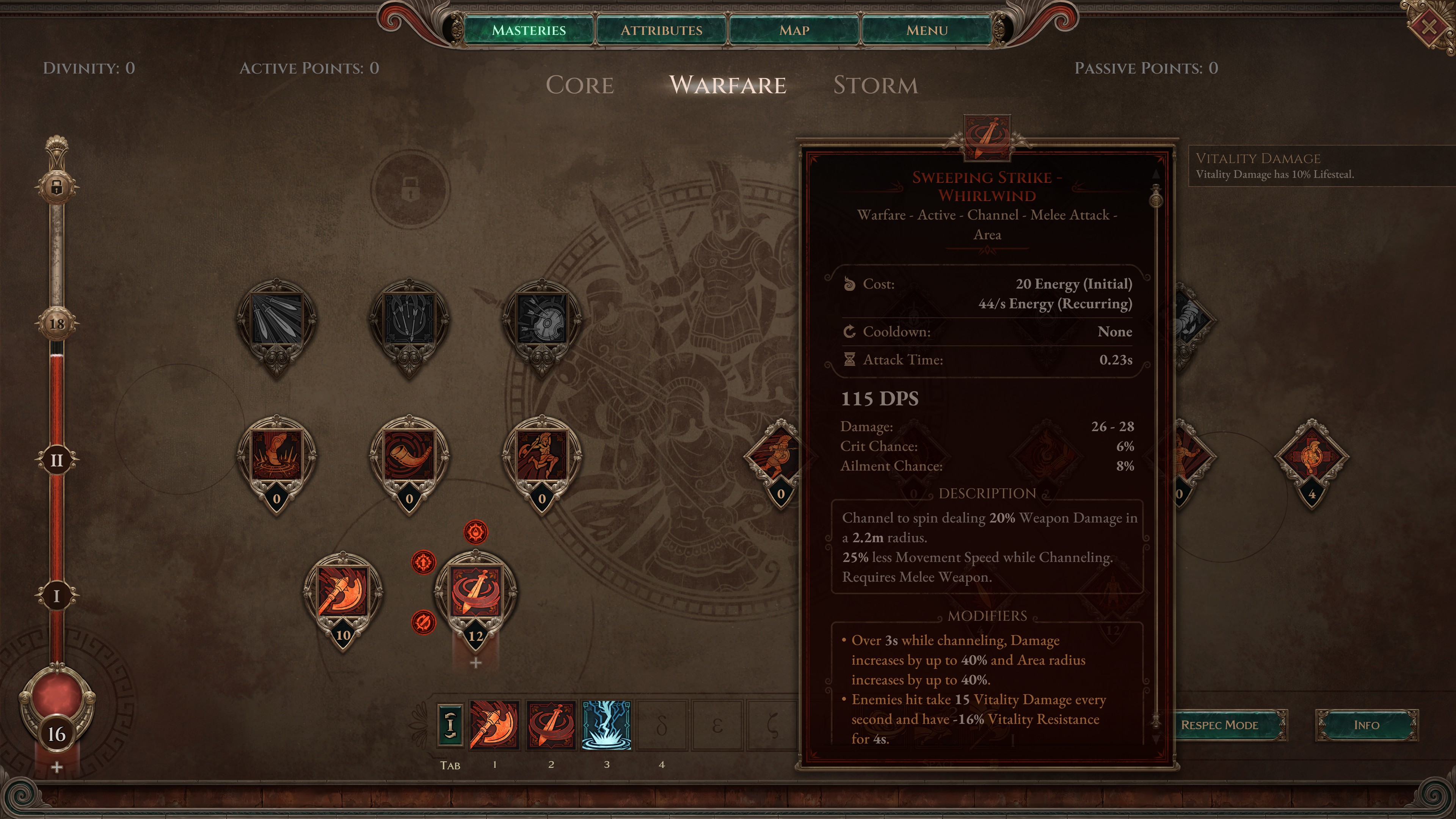1456x819 pixels.
Task: Select the charging warrior skill node
Action: click(x=541, y=455)
